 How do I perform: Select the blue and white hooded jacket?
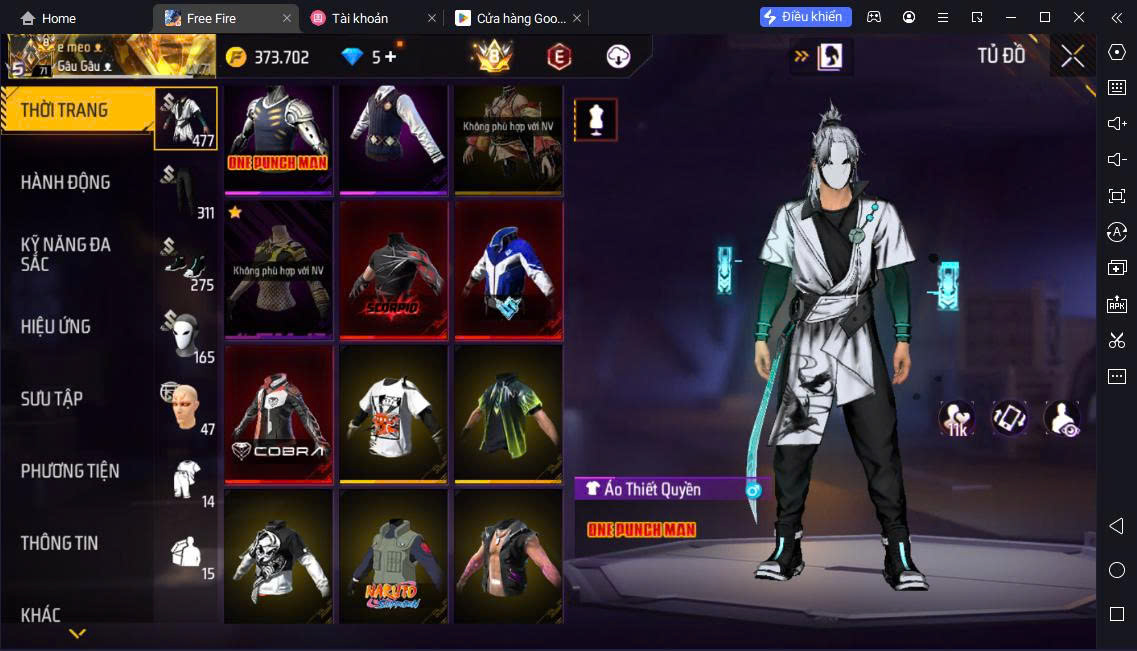tap(508, 270)
